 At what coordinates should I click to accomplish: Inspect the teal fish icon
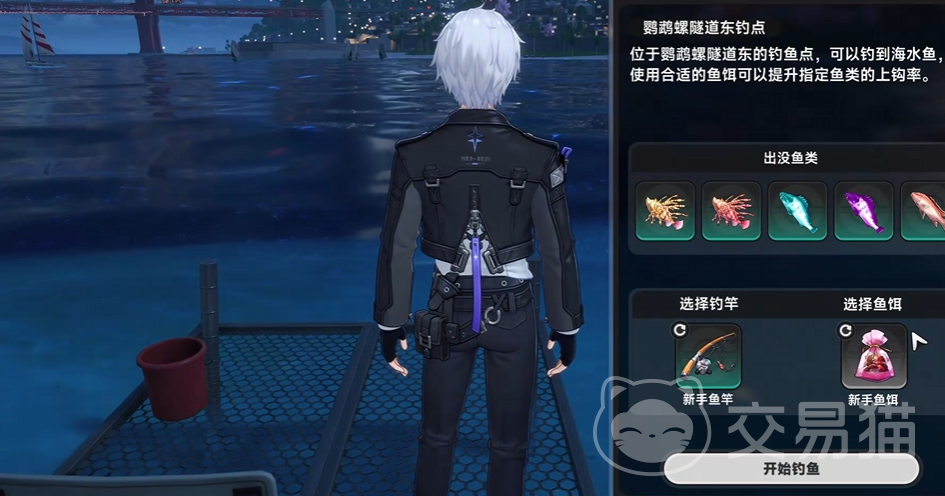pos(797,211)
